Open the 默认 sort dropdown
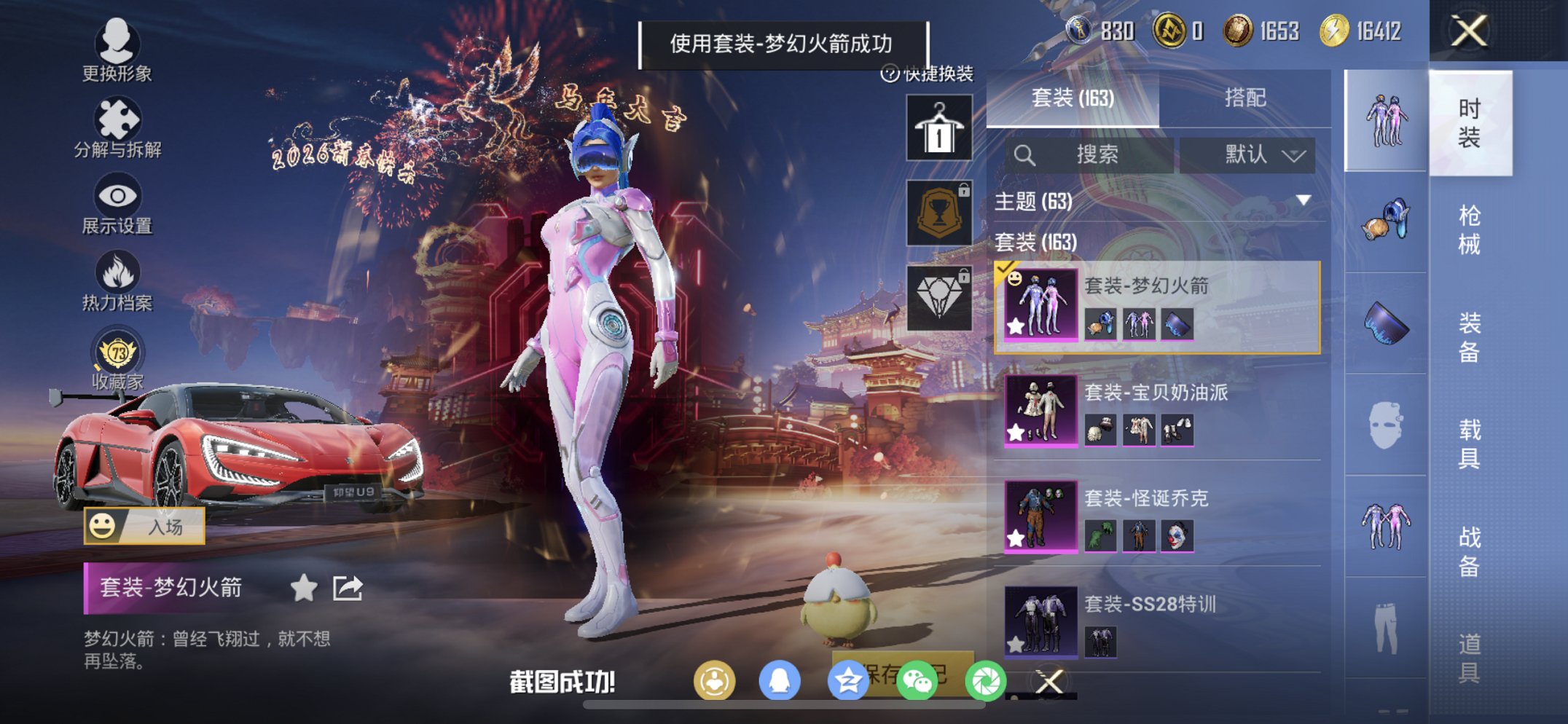Screen dimensions: 1568x724 1255,154
